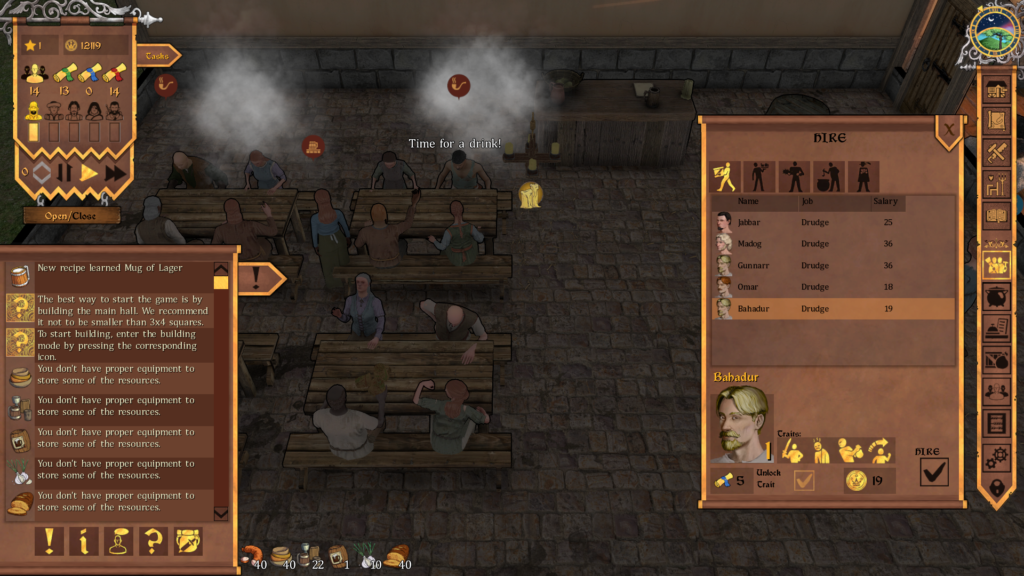Pause the game speed
The image size is (1024, 576).
point(64,172)
